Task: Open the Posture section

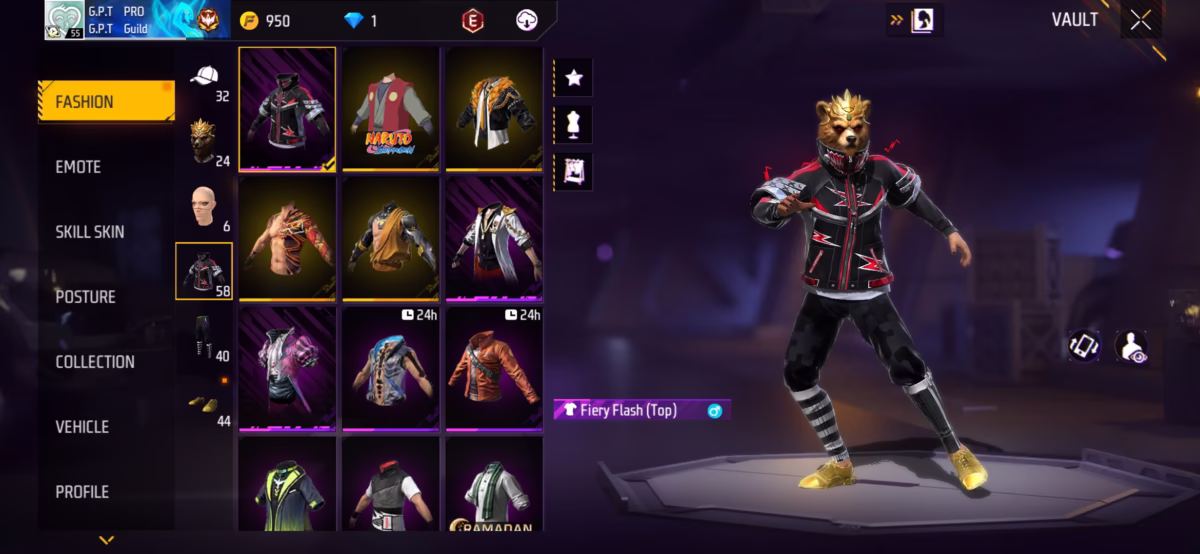Action: pos(85,297)
